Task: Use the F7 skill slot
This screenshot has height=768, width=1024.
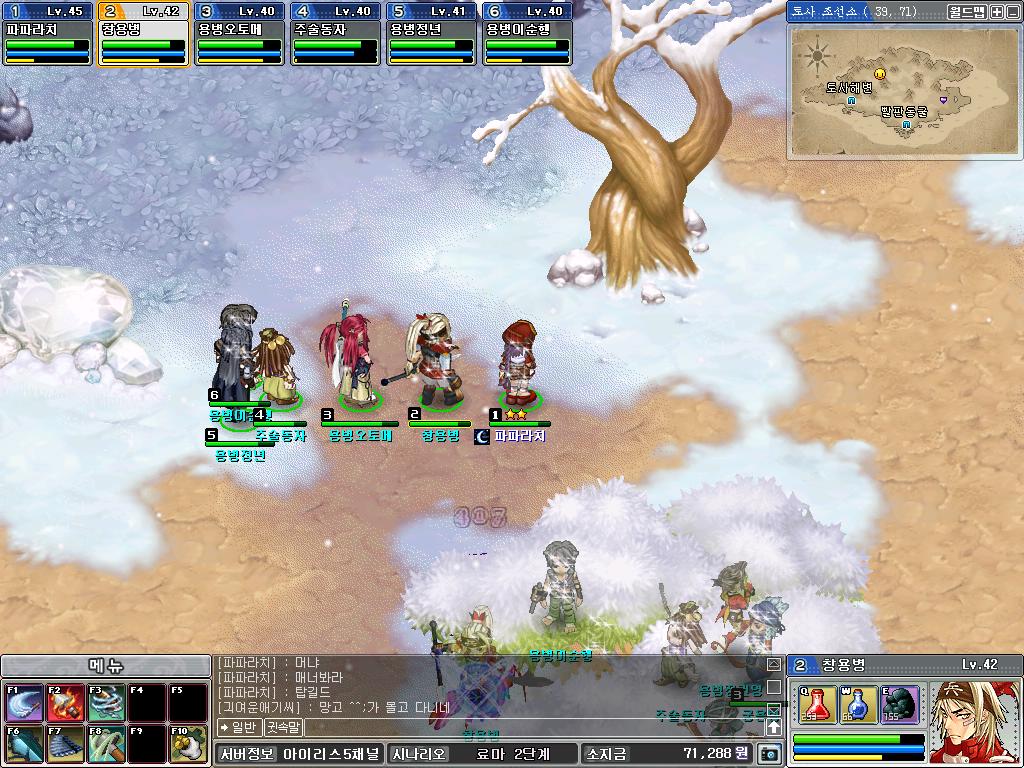Action: coord(65,745)
